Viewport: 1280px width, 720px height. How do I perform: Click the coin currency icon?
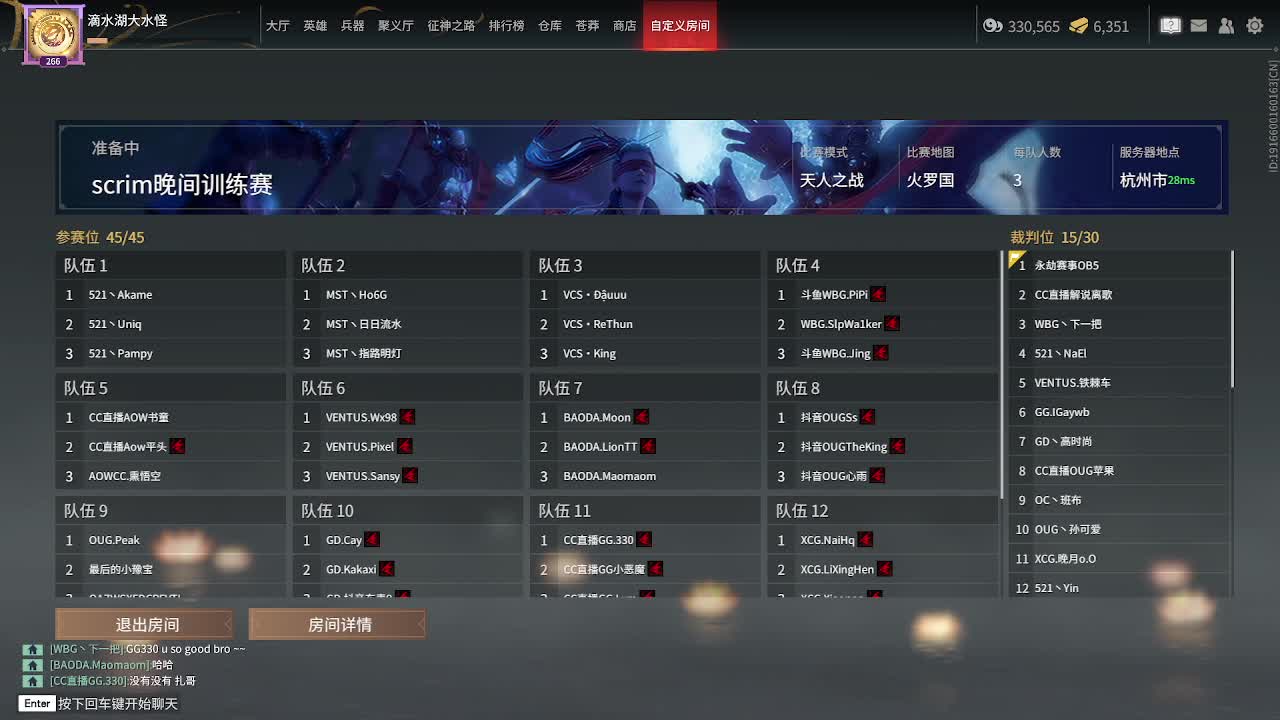(991, 27)
